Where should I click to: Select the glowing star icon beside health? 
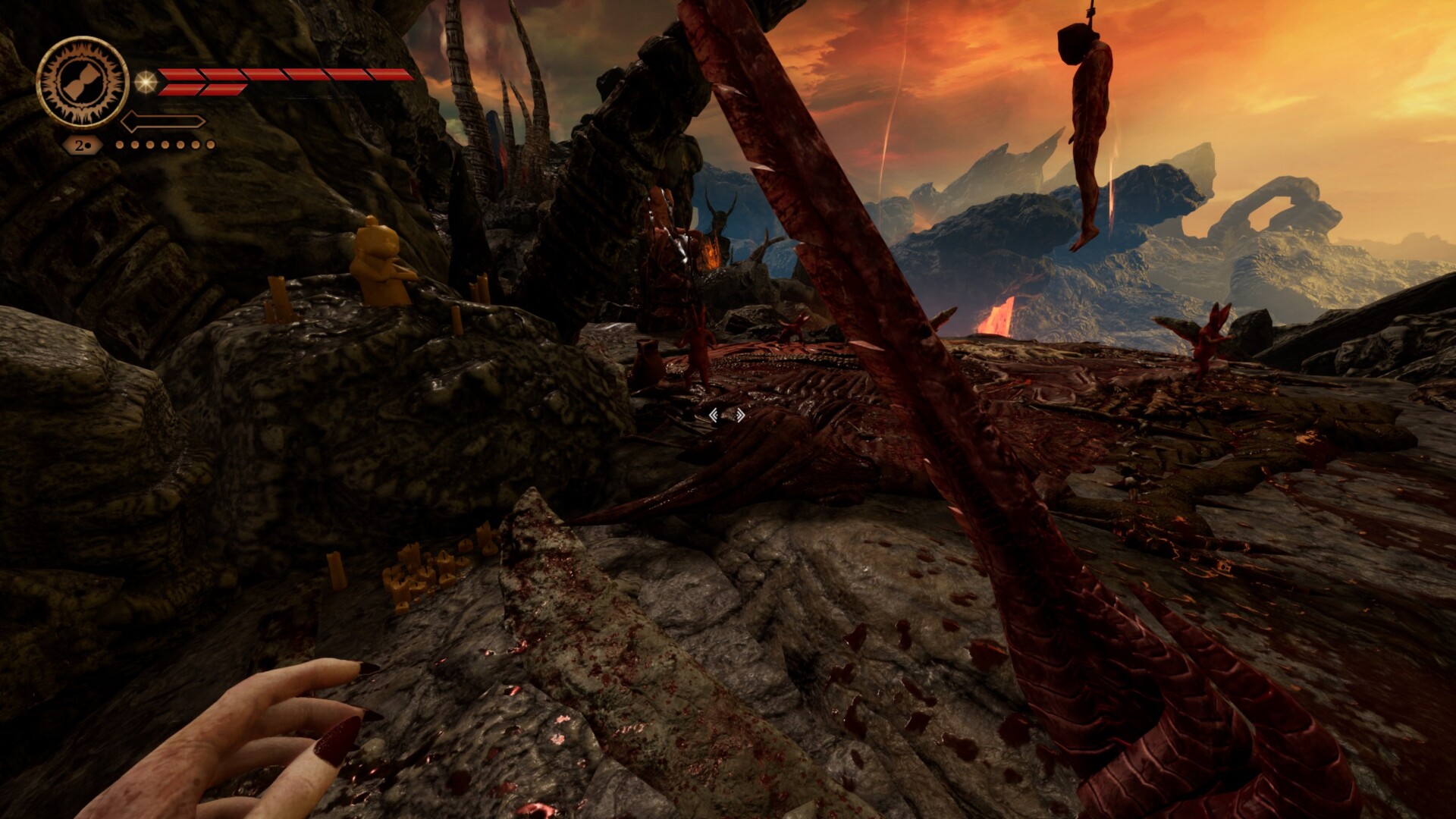point(146,82)
